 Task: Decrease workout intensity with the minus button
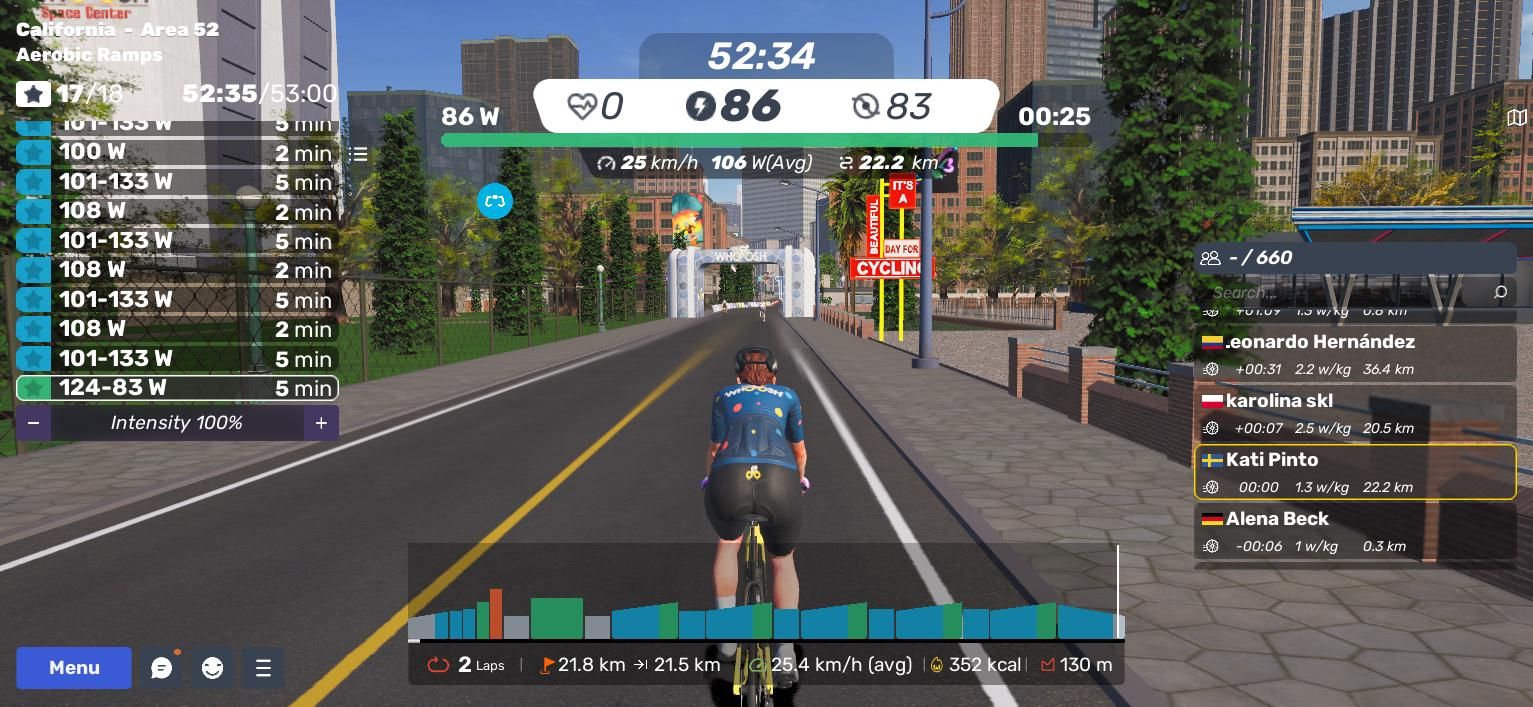[x=33, y=423]
